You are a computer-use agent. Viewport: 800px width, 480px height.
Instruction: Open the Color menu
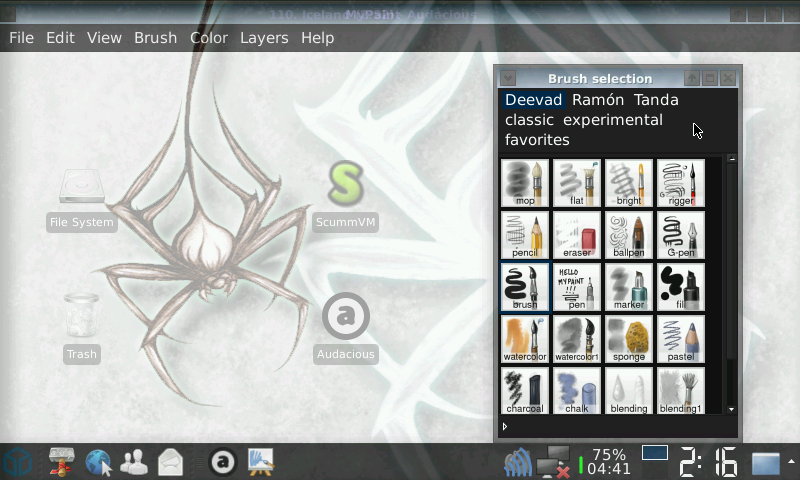coord(209,38)
